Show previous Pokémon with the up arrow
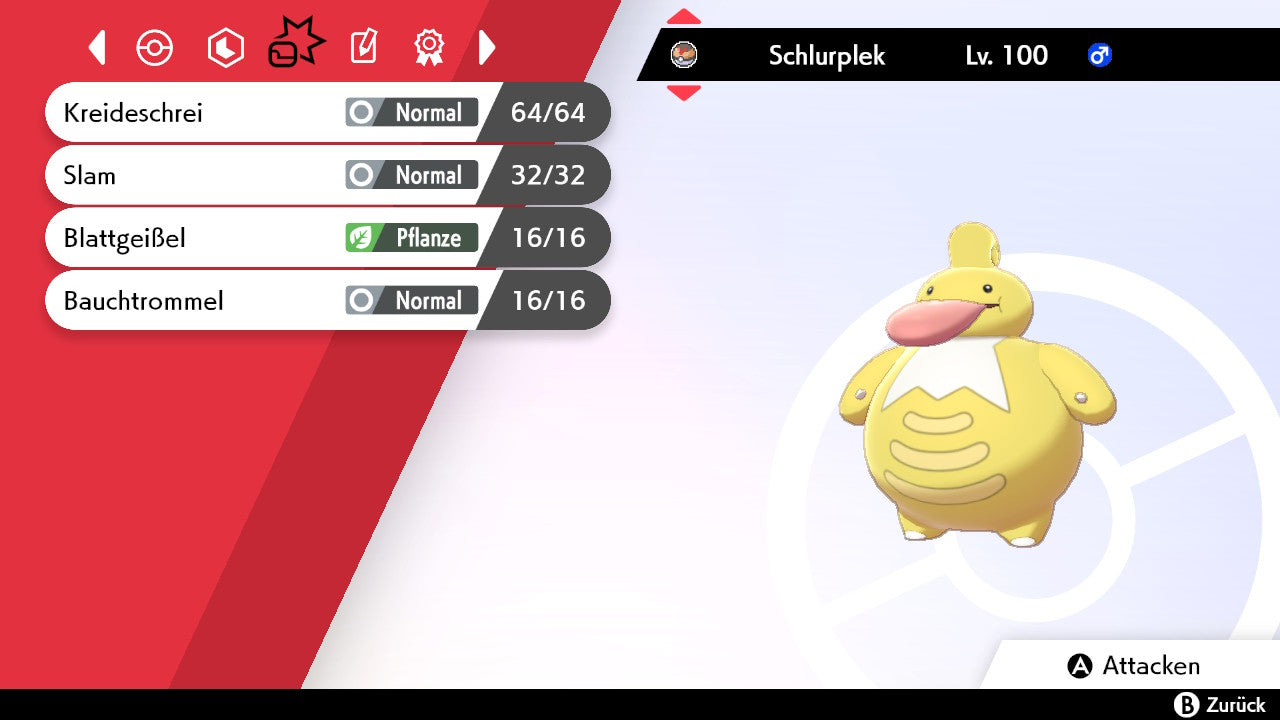The image size is (1280, 720). 684,16
